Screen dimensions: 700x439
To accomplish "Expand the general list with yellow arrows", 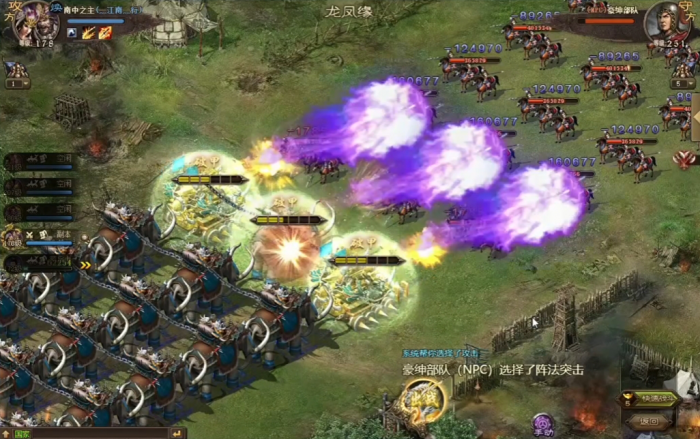I will 85,265.
